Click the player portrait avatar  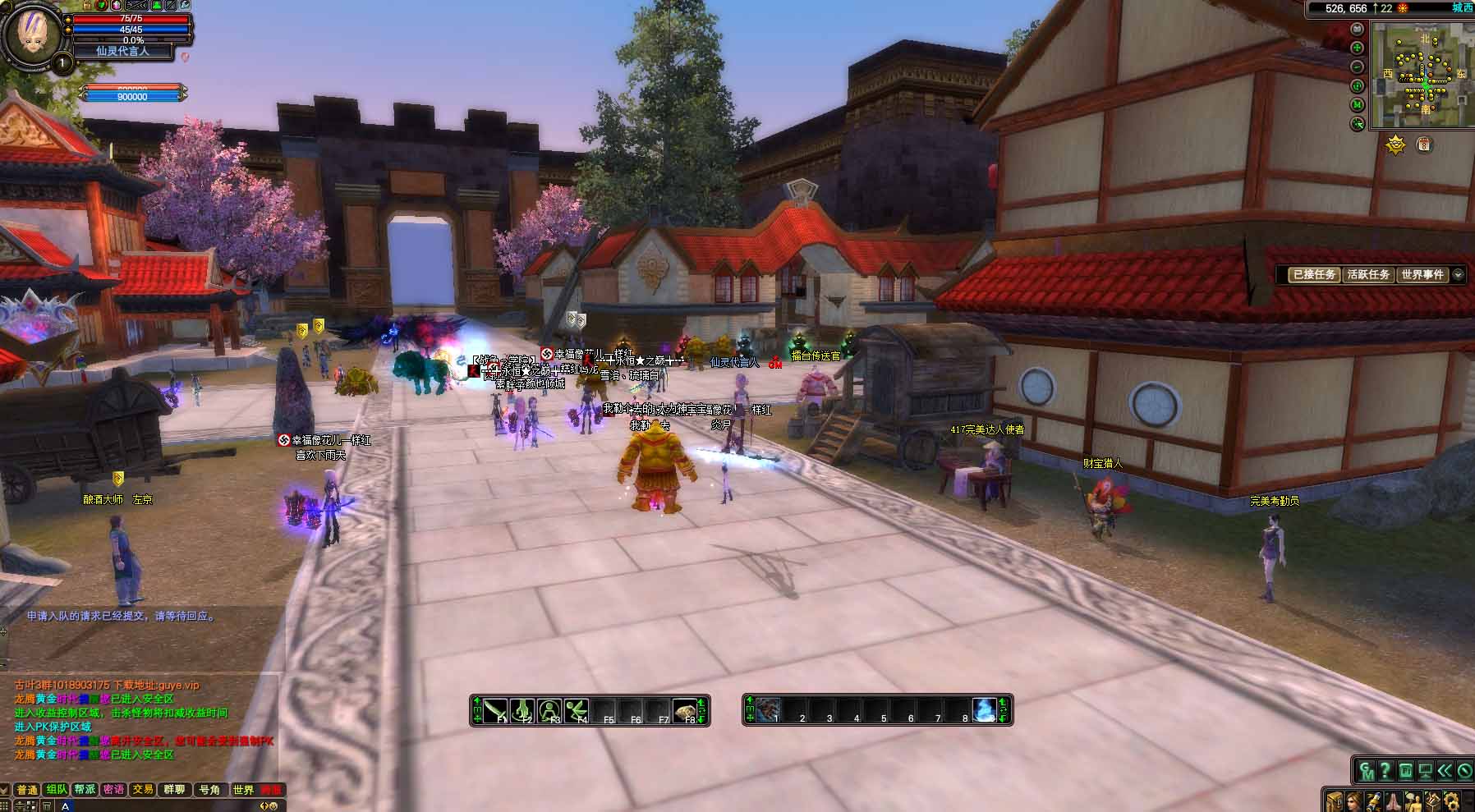(31, 34)
